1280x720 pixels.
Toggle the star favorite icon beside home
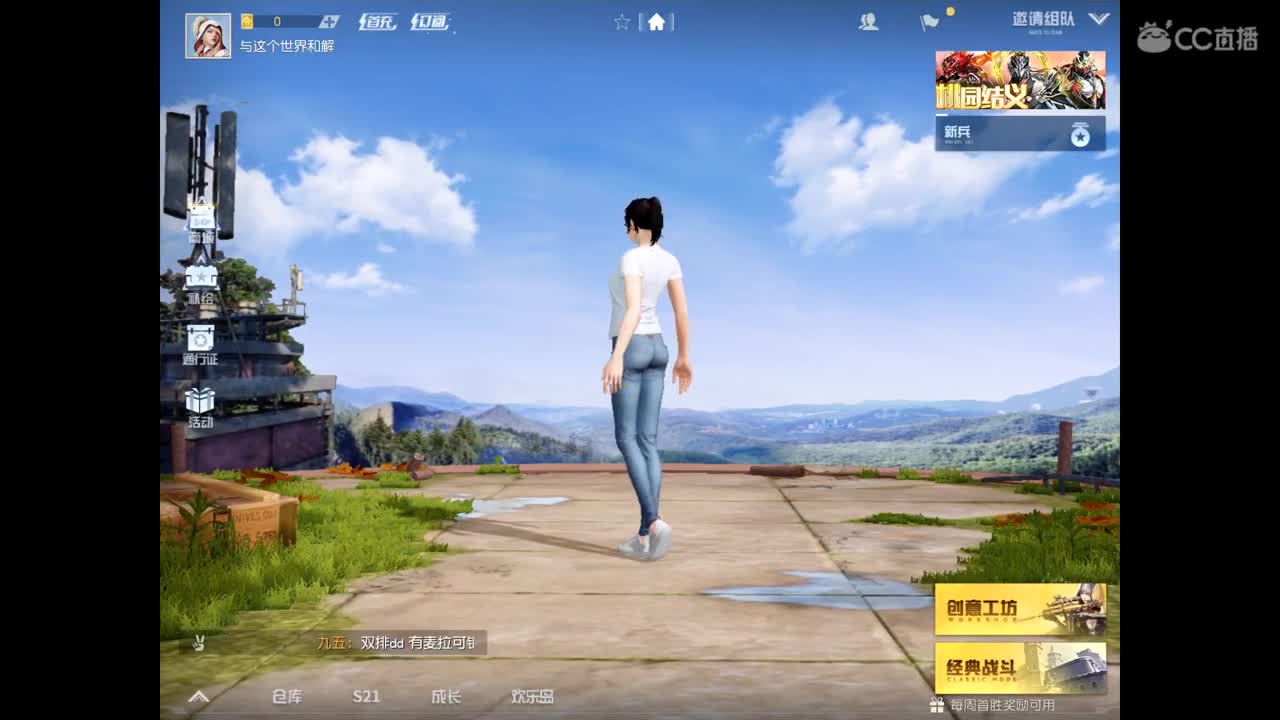[622, 23]
